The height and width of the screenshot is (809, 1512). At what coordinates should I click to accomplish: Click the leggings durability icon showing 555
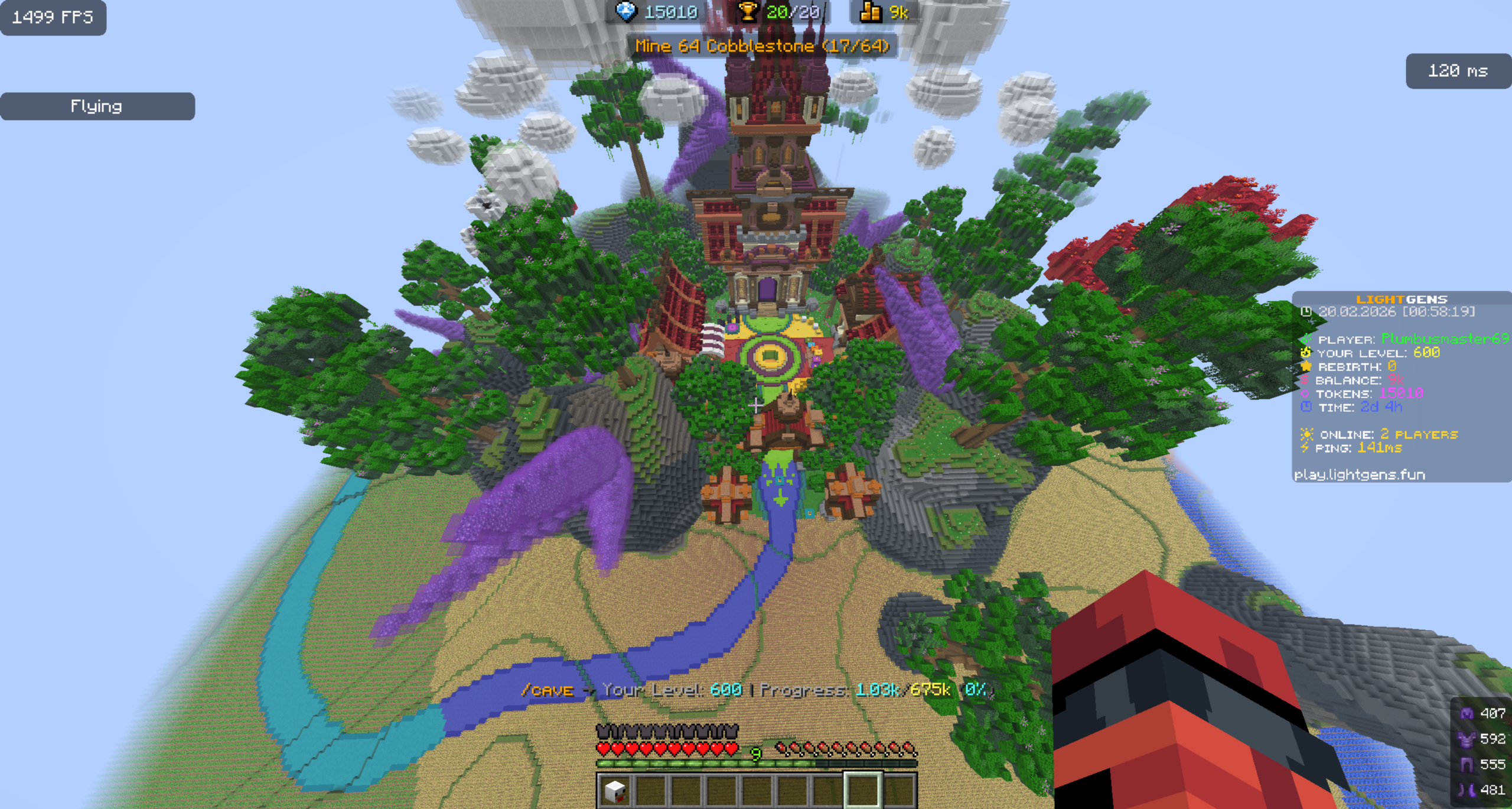pos(1467,765)
